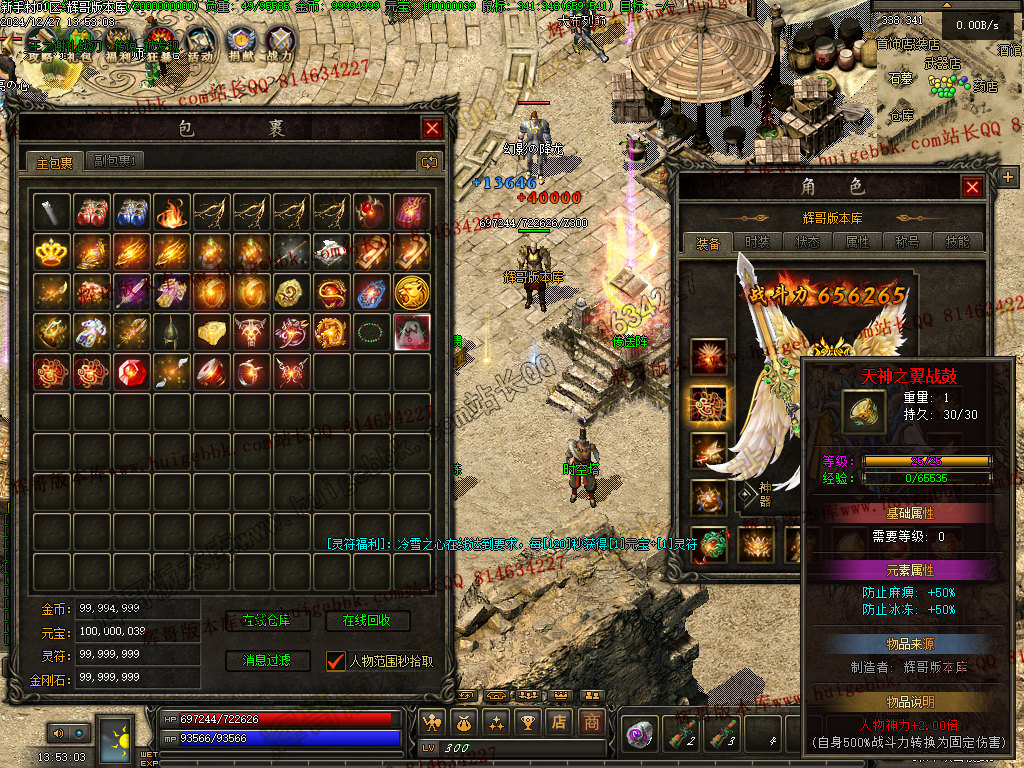Switch to the 时装 fashion tab
The height and width of the screenshot is (768, 1024).
(758, 242)
